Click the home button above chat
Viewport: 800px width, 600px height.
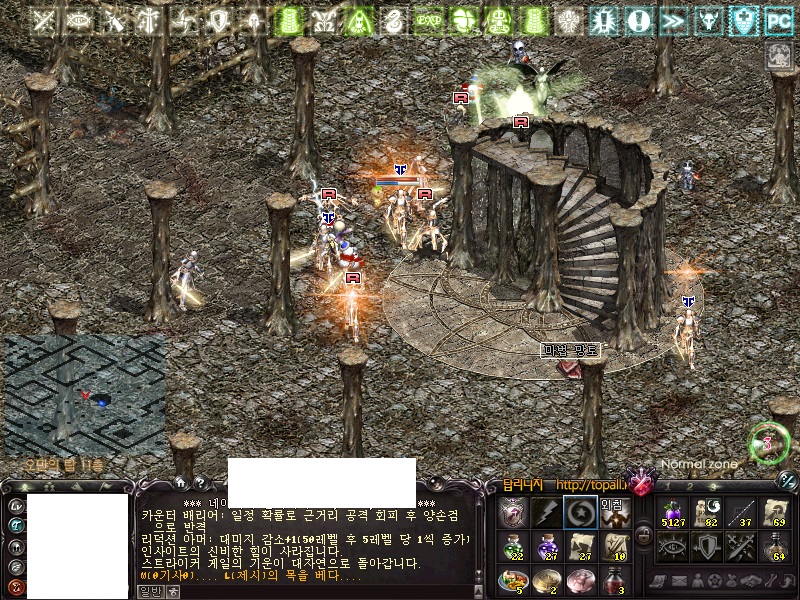(x=181, y=483)
